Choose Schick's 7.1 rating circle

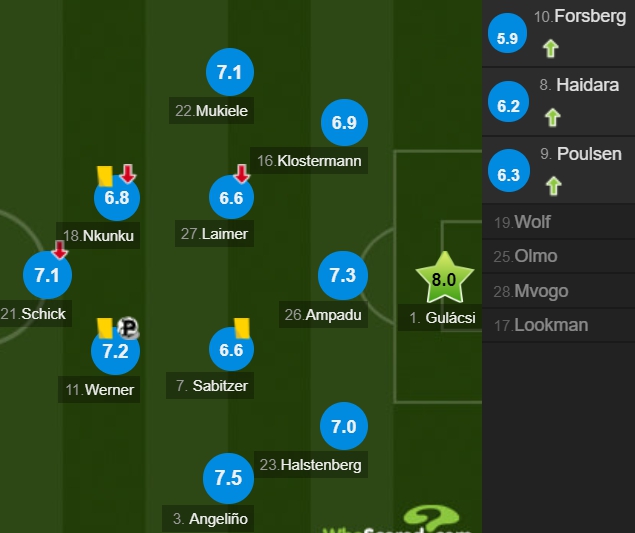pyautogui.click(x=47, y=275)
